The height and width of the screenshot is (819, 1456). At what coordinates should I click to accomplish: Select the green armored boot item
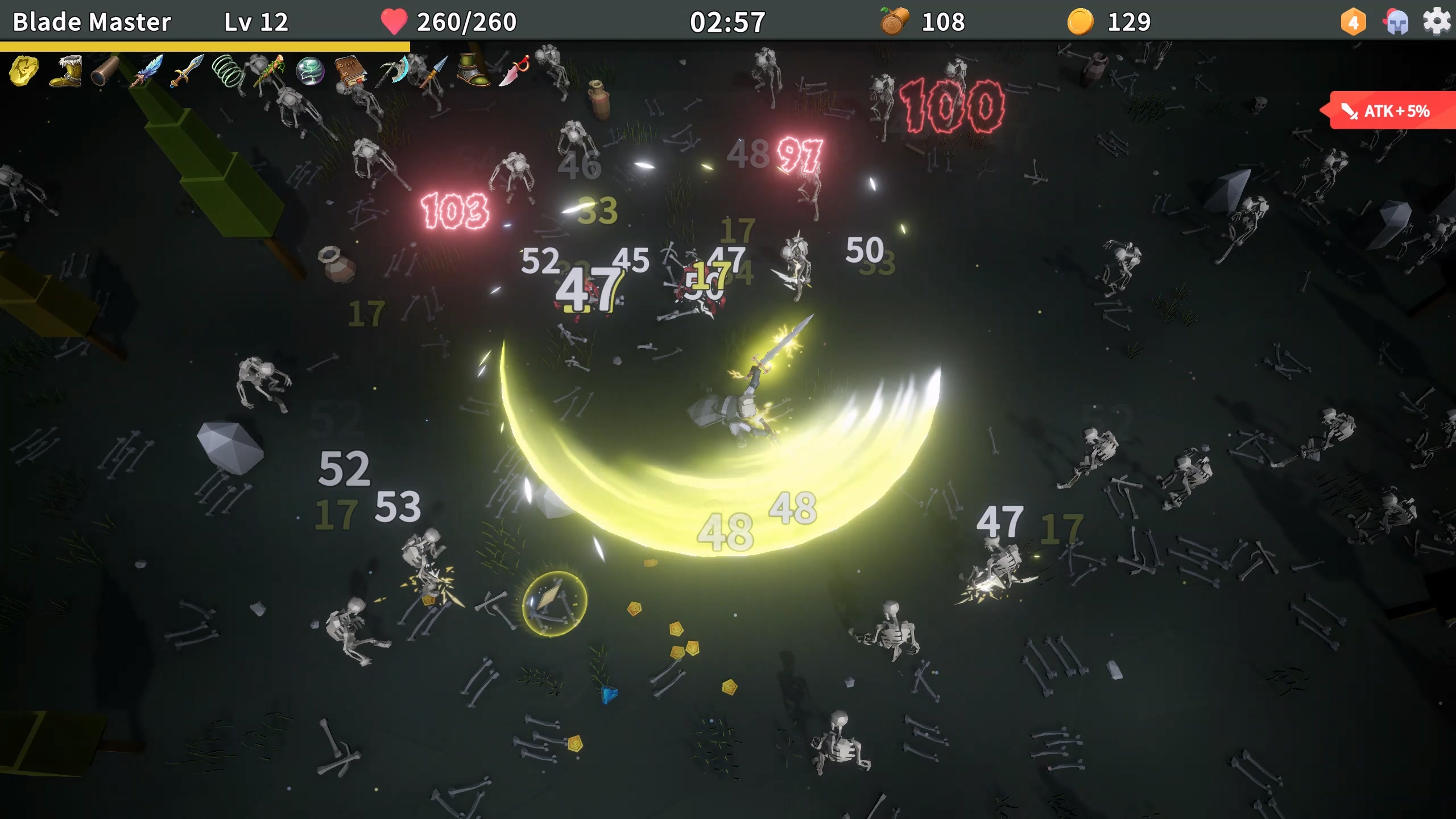(473, 71)
